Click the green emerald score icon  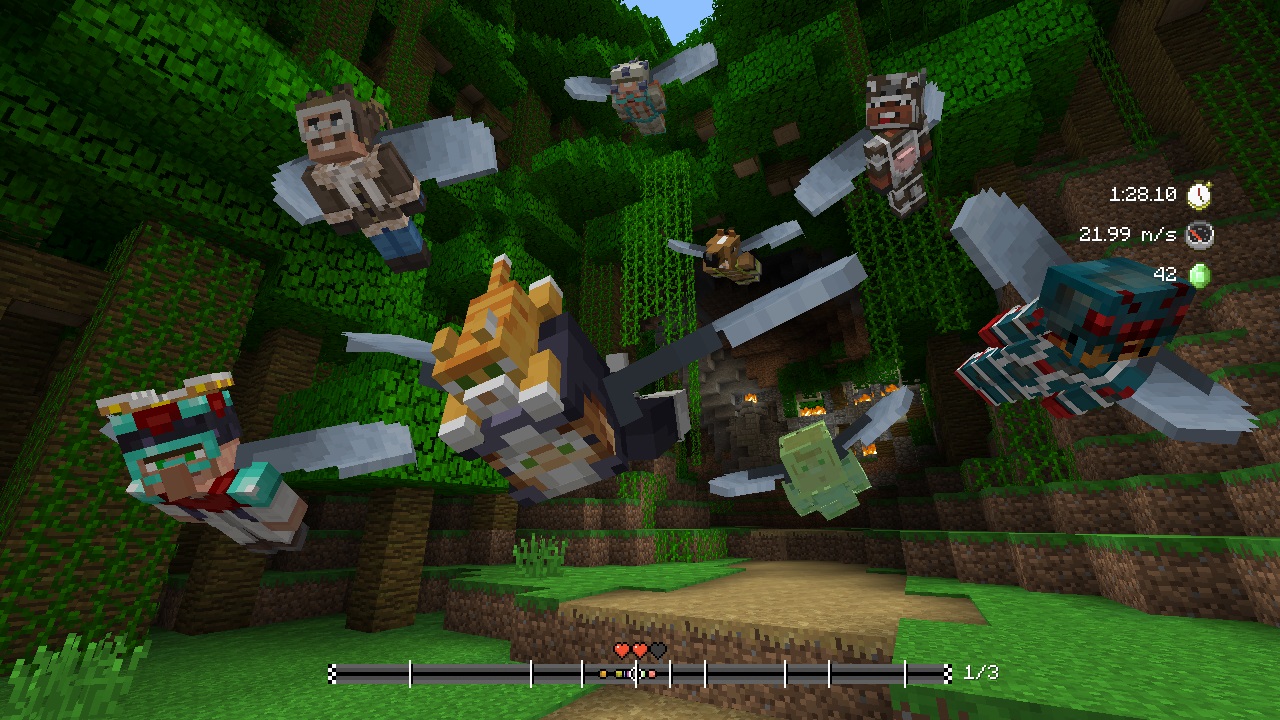(1200, 276)
